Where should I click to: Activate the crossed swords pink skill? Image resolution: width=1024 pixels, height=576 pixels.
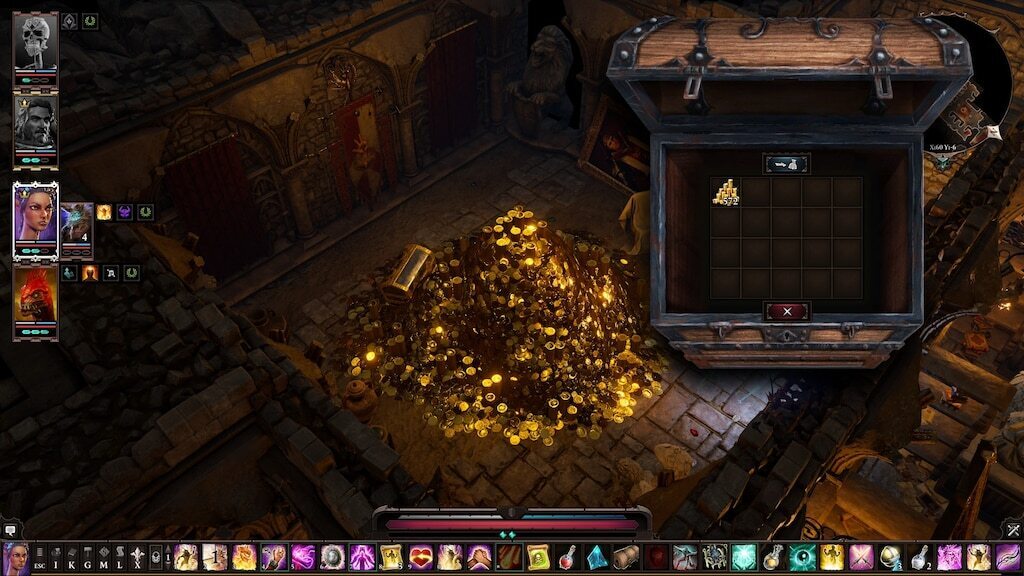[860, 558]
